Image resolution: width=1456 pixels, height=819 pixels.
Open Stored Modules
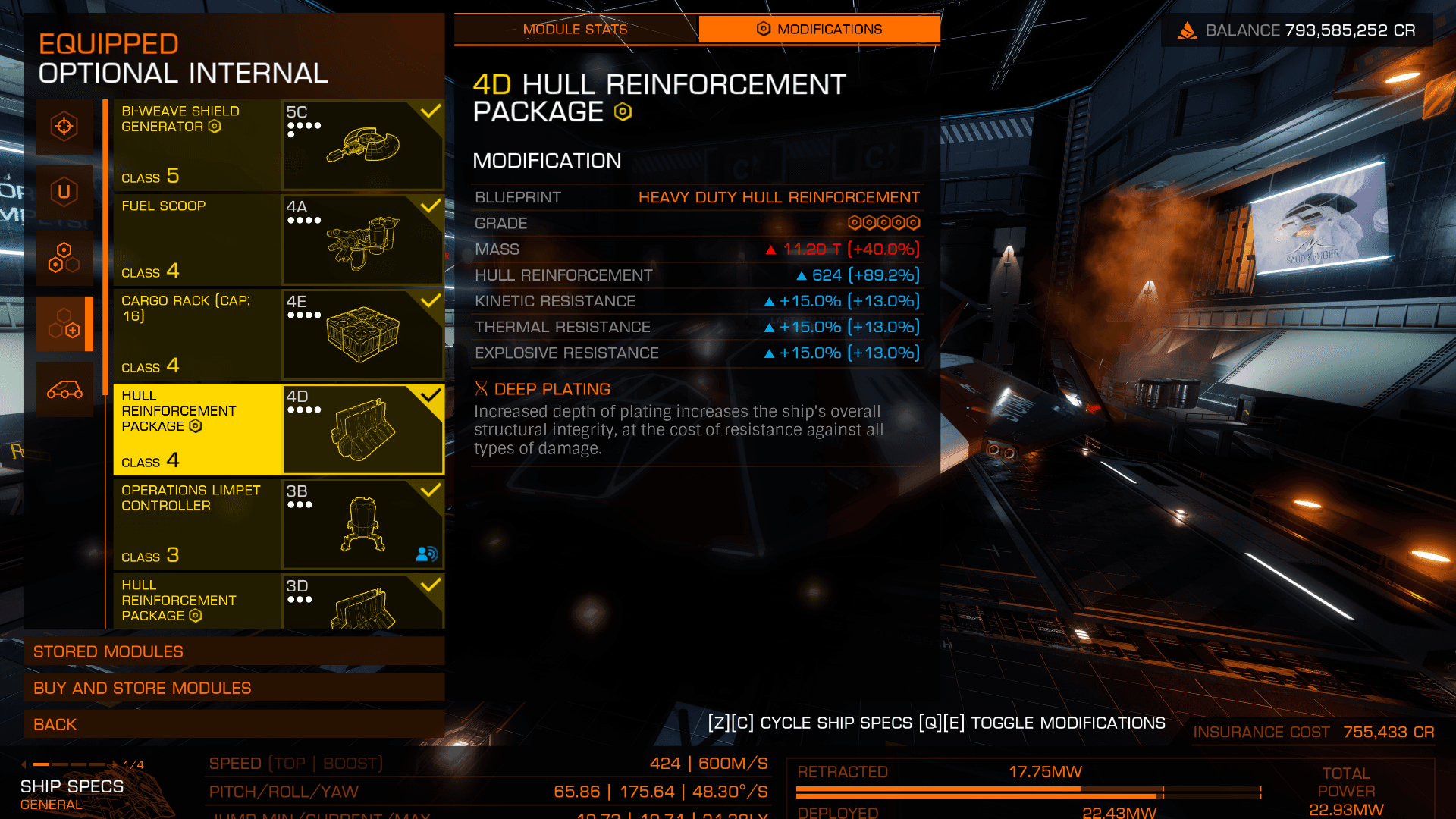tap(234, 651)
